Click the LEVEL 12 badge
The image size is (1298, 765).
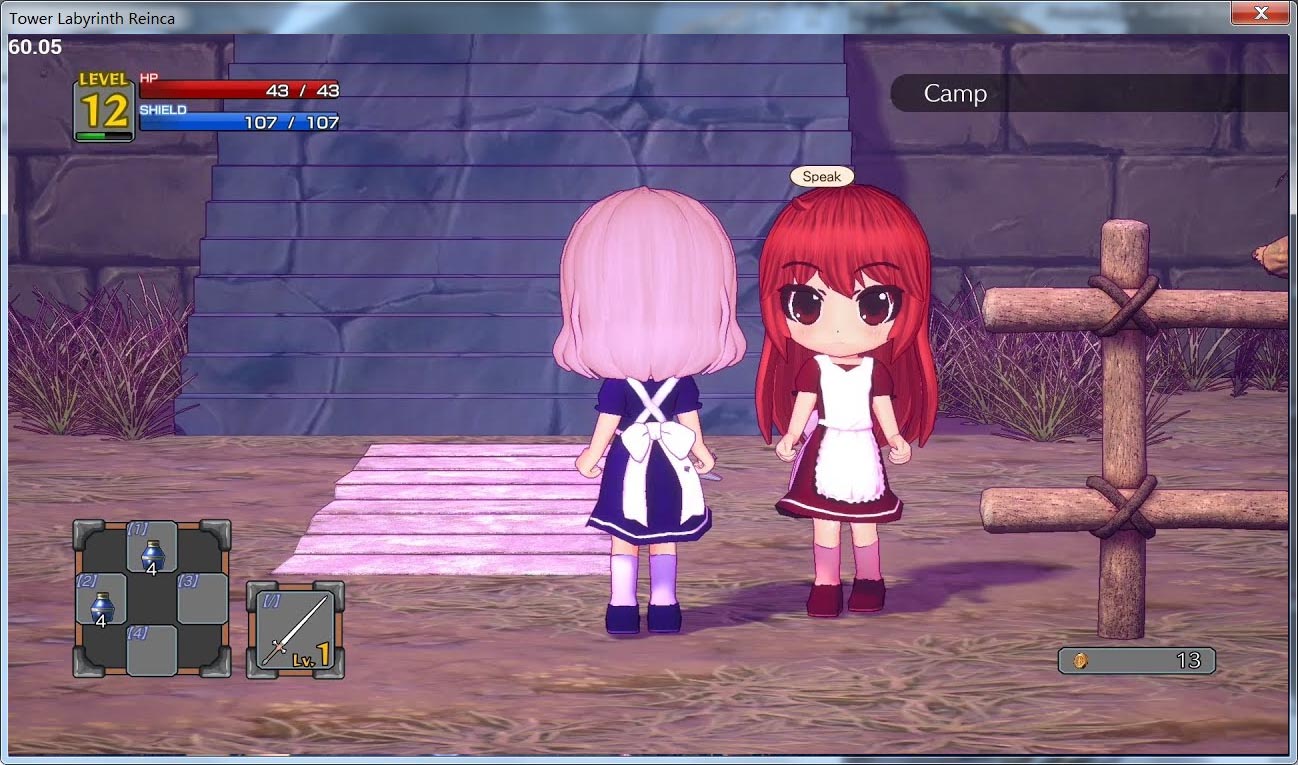tap(102, 103)
